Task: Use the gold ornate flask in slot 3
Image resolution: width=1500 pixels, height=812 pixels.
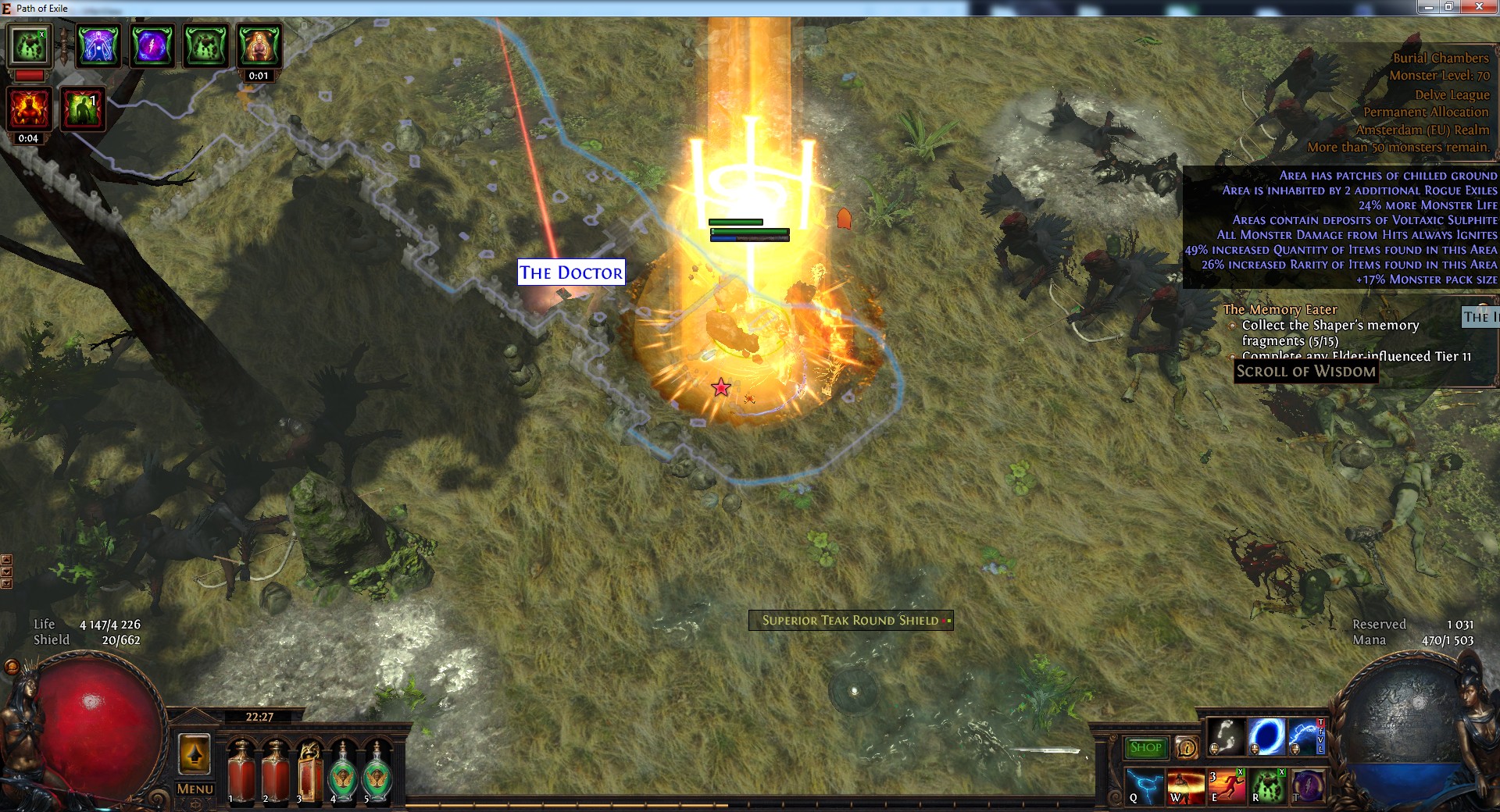Action: coord(309,771)
